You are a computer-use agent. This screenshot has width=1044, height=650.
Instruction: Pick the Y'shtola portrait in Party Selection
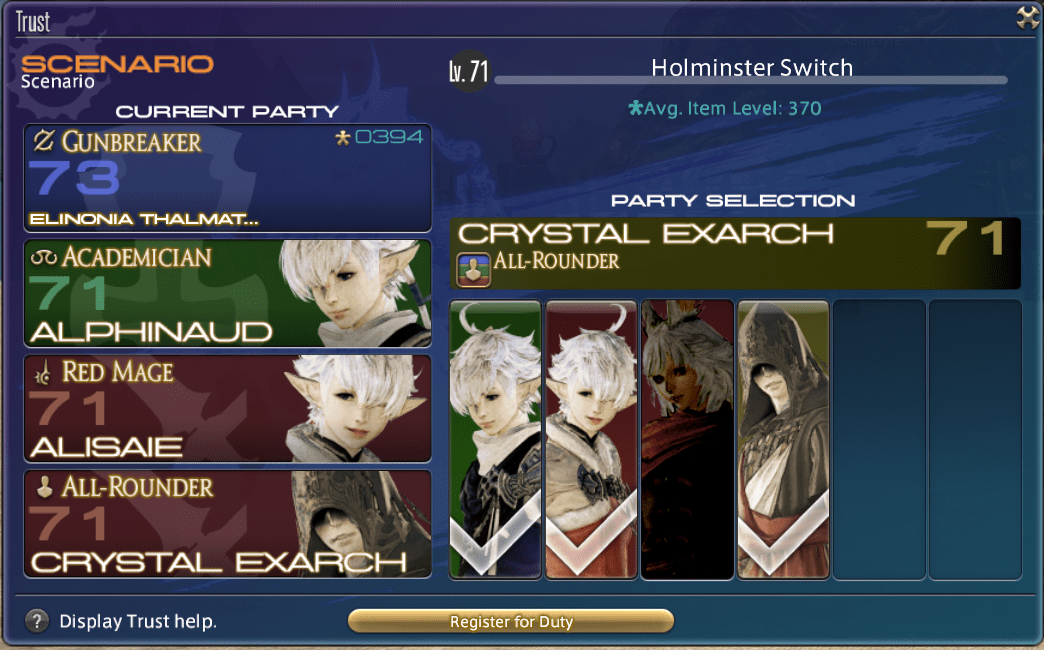pyautogui.click(x=687, y=439)
